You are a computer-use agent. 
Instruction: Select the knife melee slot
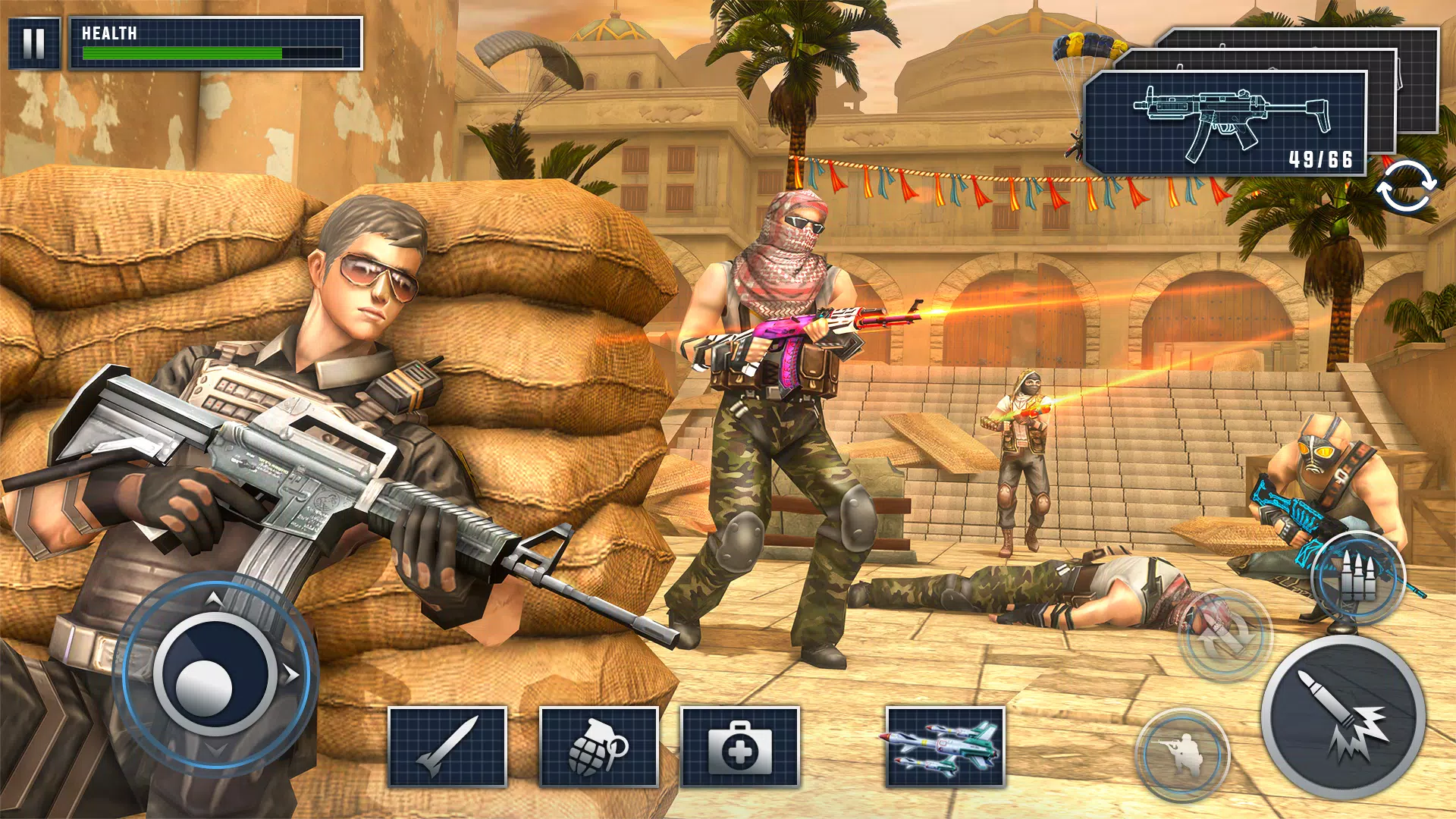click(x=447, y=746)
